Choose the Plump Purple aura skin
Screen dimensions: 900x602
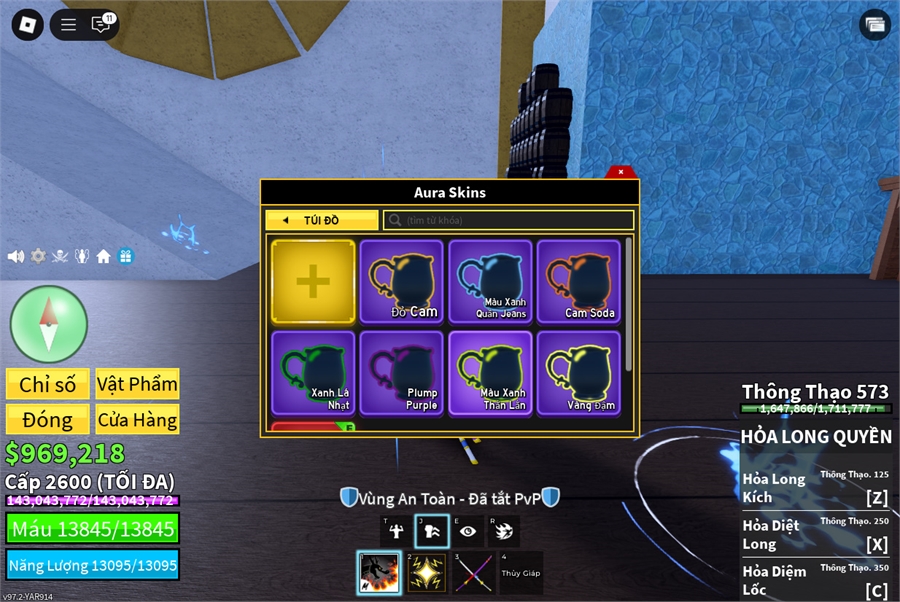pyautogui.click(x=402, y=372)
